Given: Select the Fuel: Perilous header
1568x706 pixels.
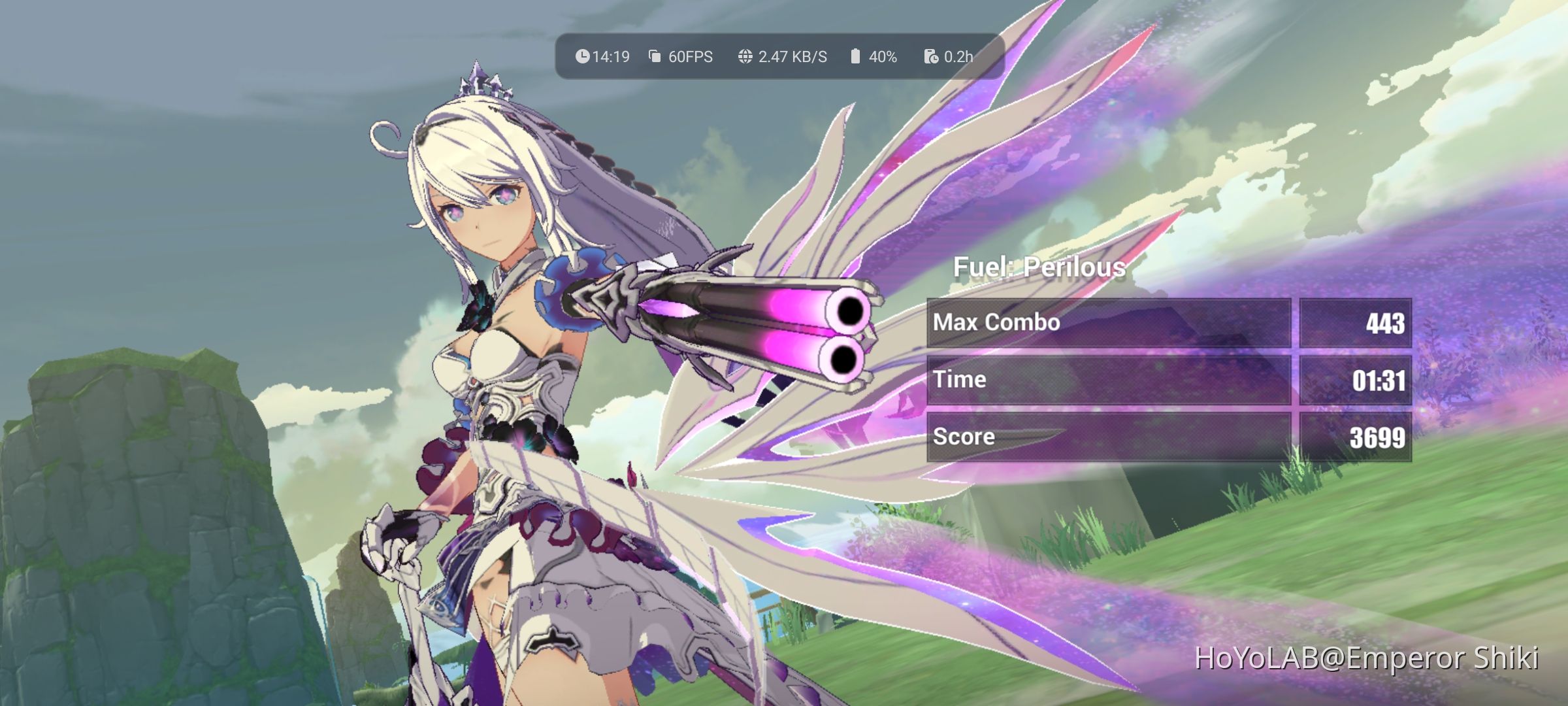Looking at the screenshot, I should coord(1041,267).
